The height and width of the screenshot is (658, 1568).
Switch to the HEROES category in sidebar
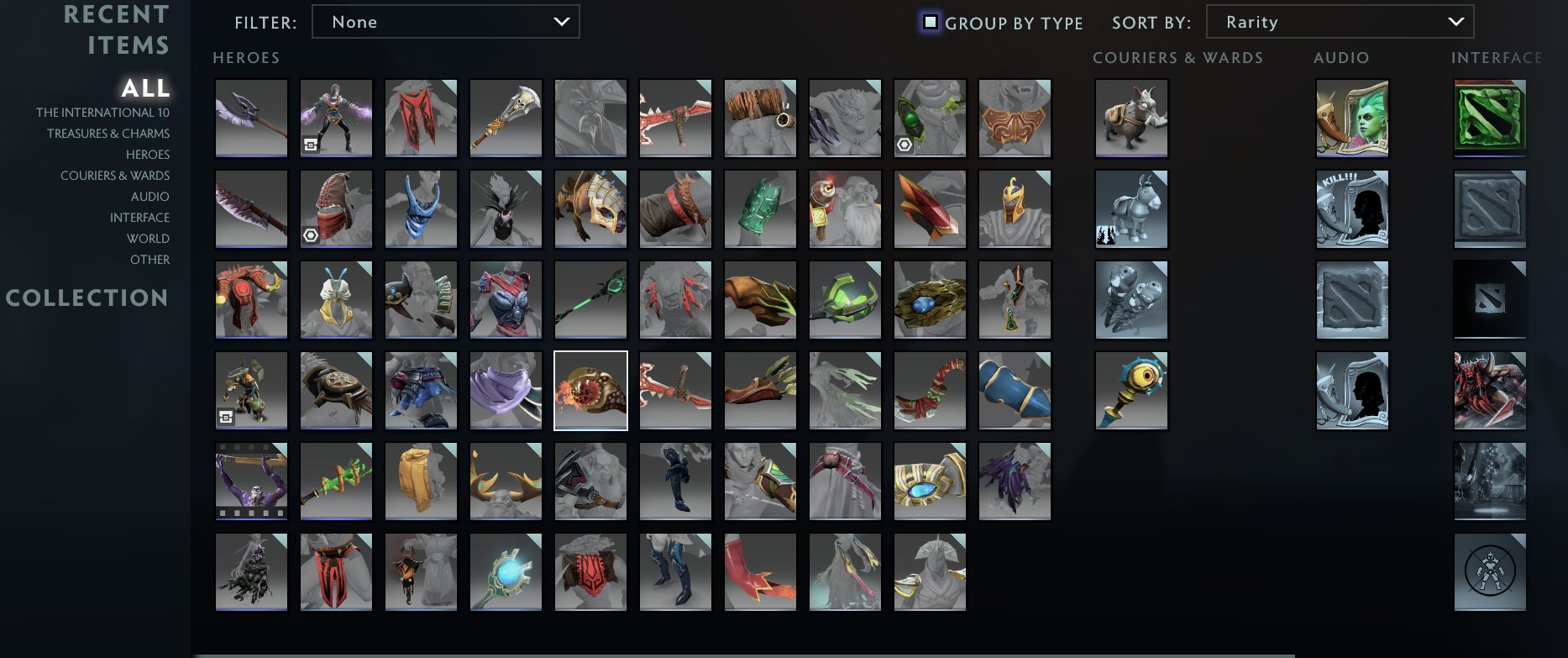(x=148, y=154)
